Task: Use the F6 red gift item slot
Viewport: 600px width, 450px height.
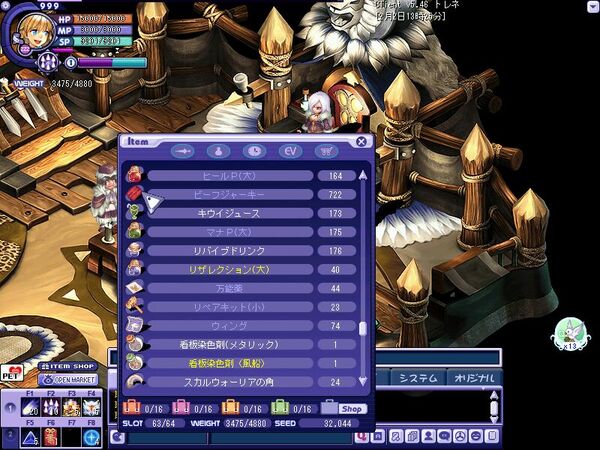Action: point(50,437)
